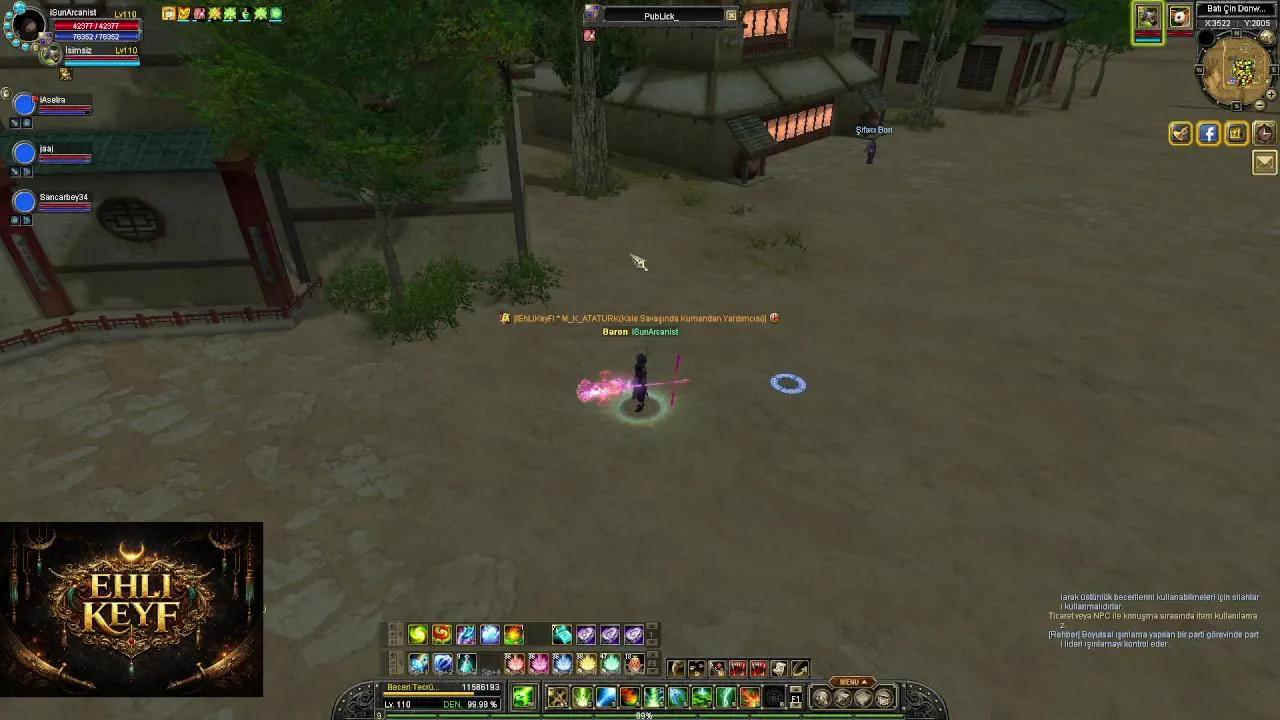Toggle the icon under Sancarbey34's health bar
Screen dimensions: 1280x720
coord(15,219)
